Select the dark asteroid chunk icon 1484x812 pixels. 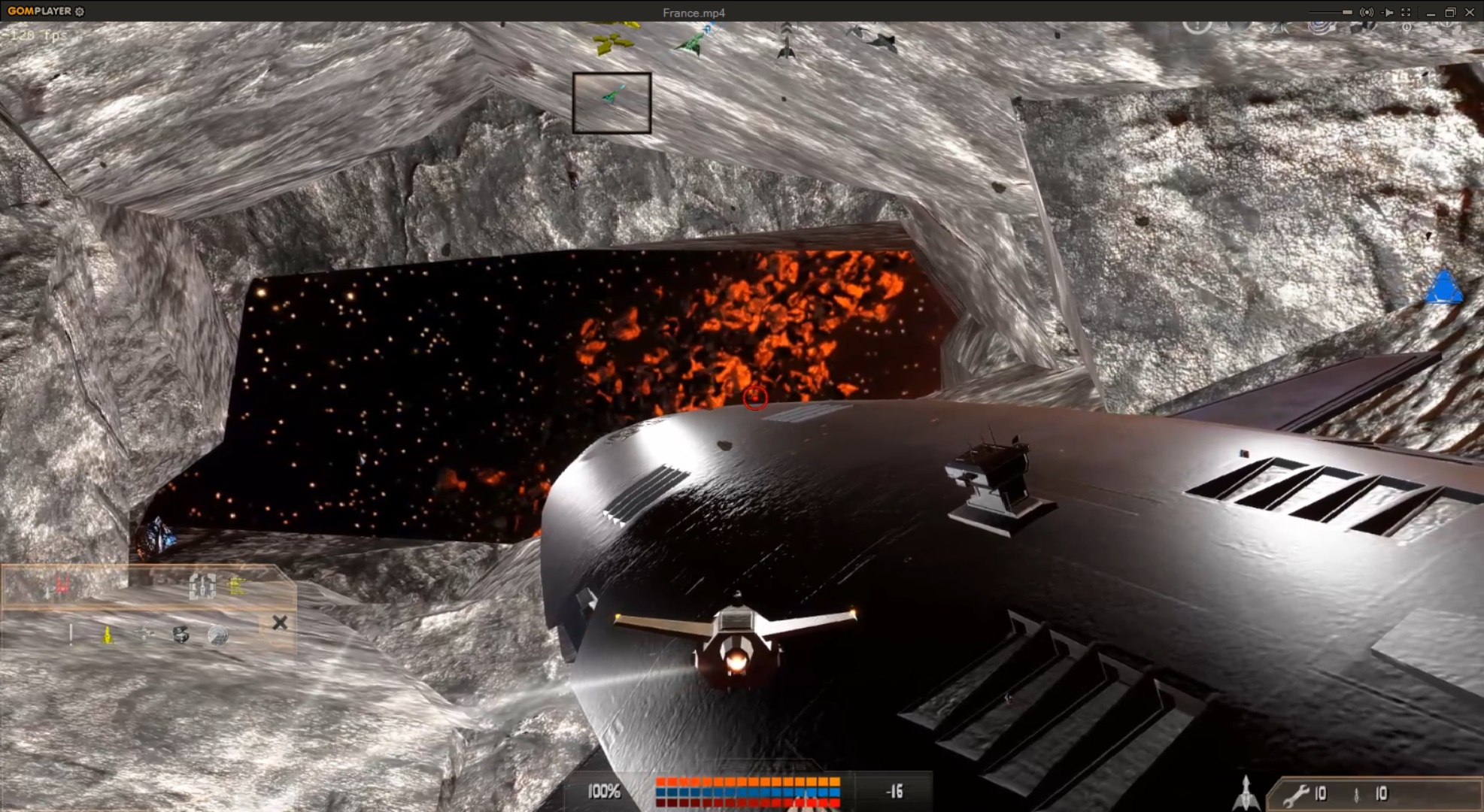tap(181, 635)
